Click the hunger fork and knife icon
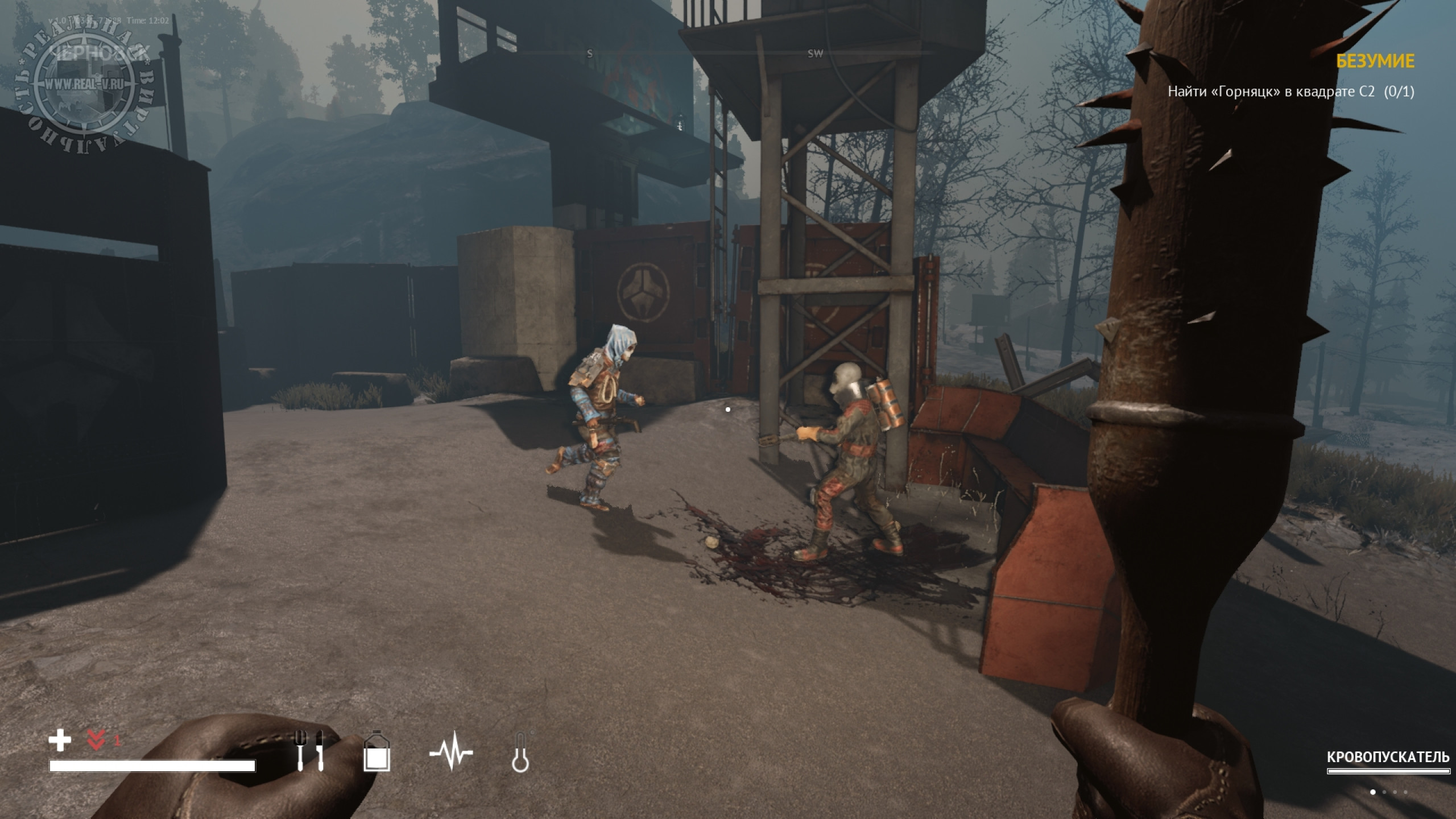This screenshot has height=819, width=1456. pyautogui.click(x=311, y=751)
